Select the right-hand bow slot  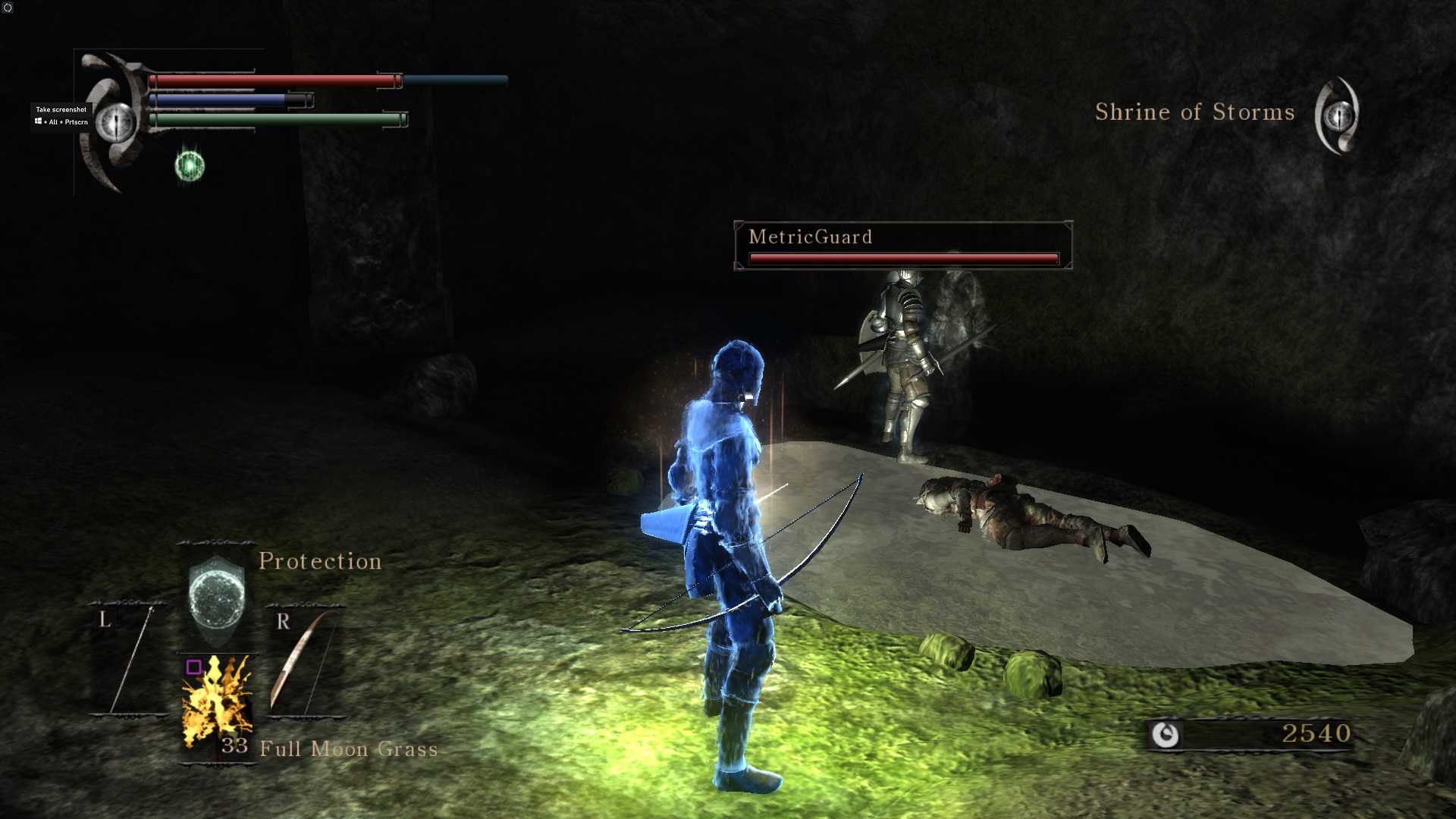(305, 660)
